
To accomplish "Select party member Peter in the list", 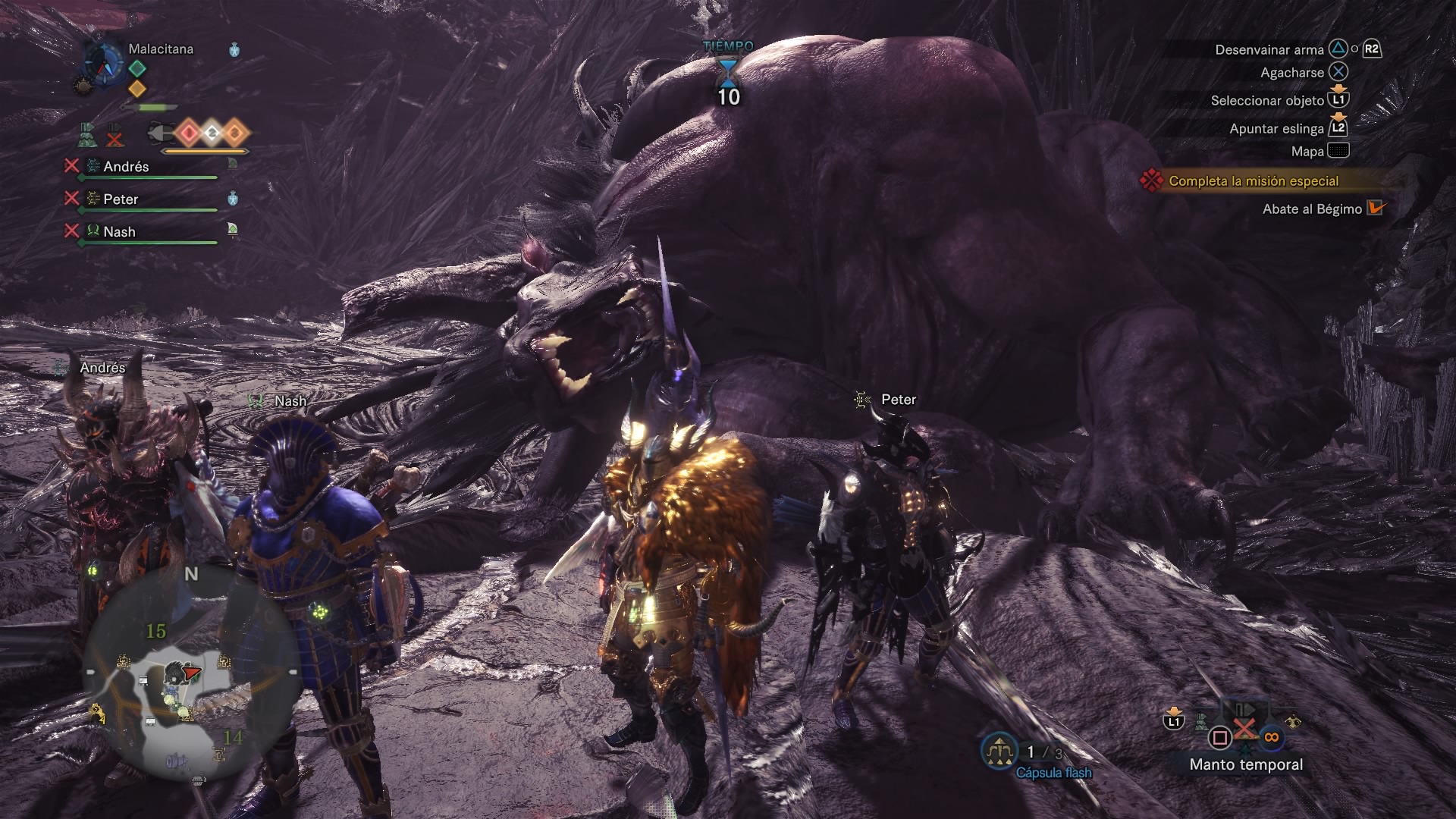I will click(121, 199).
